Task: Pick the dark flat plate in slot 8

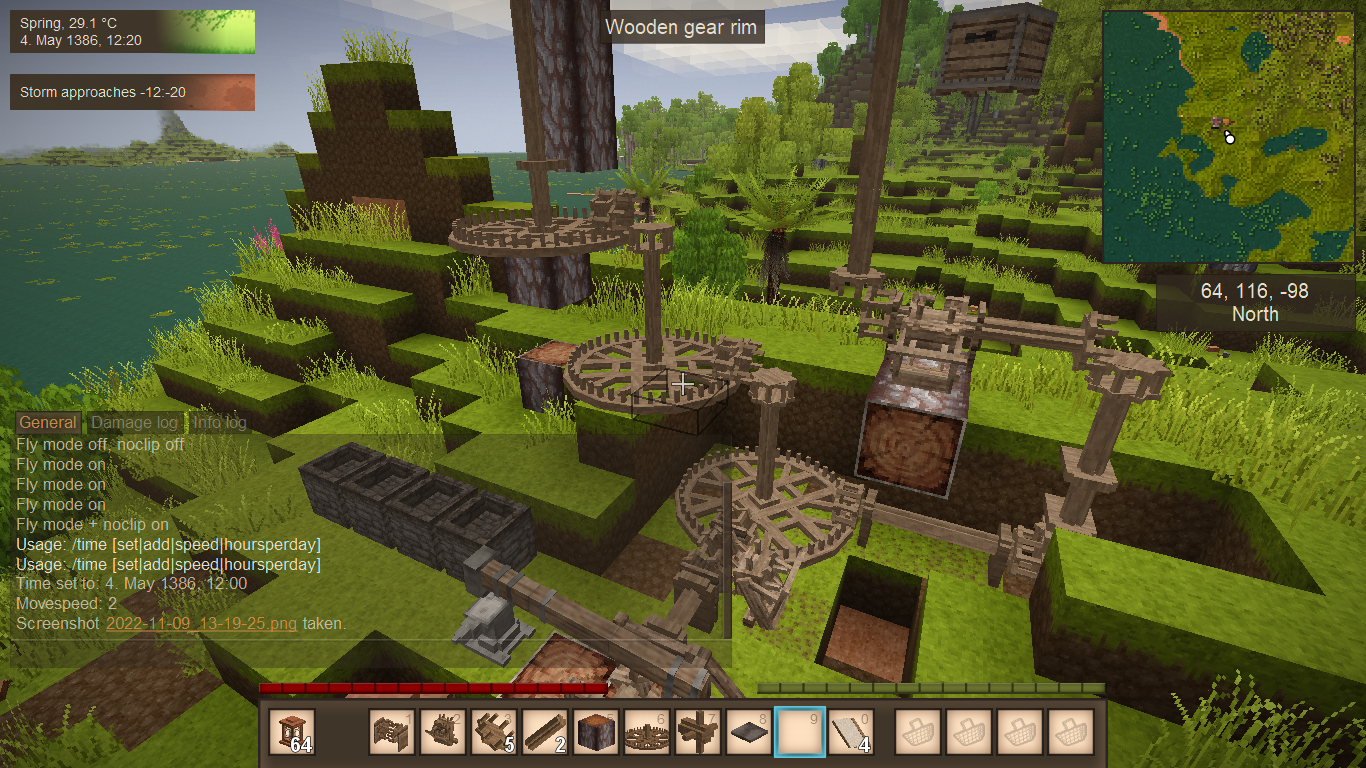Action: pos(749,732)
